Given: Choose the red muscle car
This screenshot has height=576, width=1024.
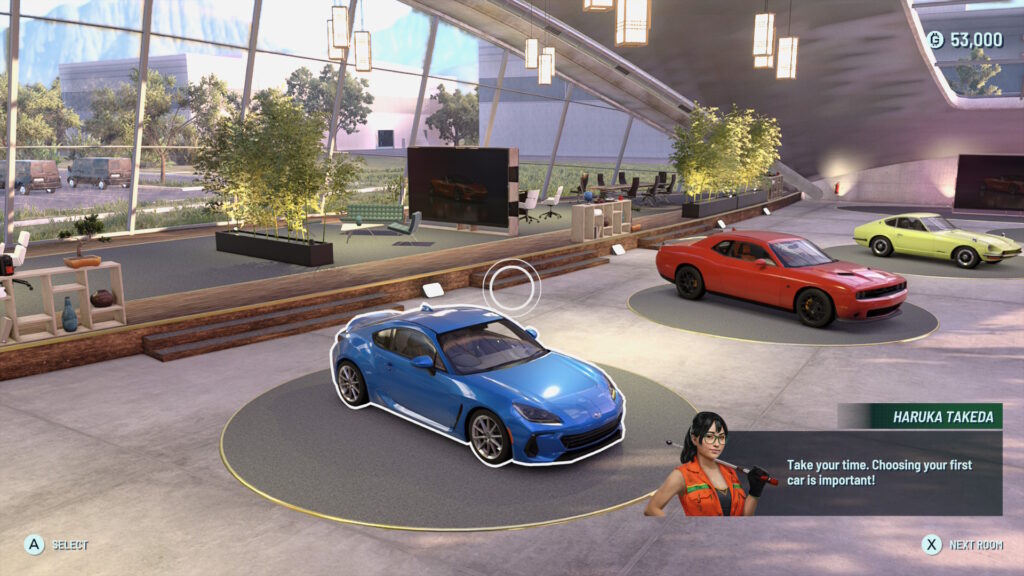Looking at the screenshot, I should pyautogui.click(x=780, y=277).
